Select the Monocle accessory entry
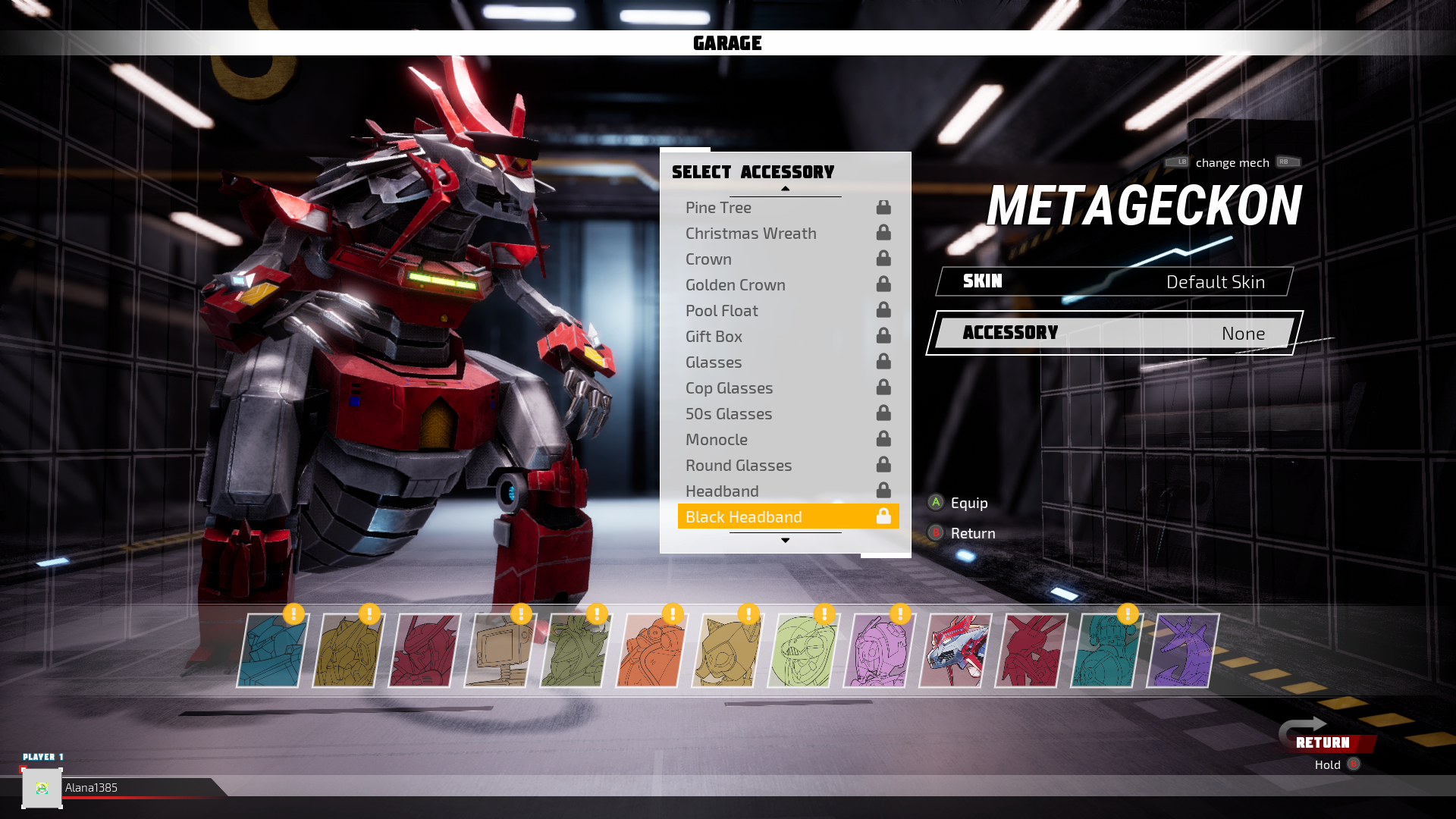The image size is (1456, 819). pos(717,439)
